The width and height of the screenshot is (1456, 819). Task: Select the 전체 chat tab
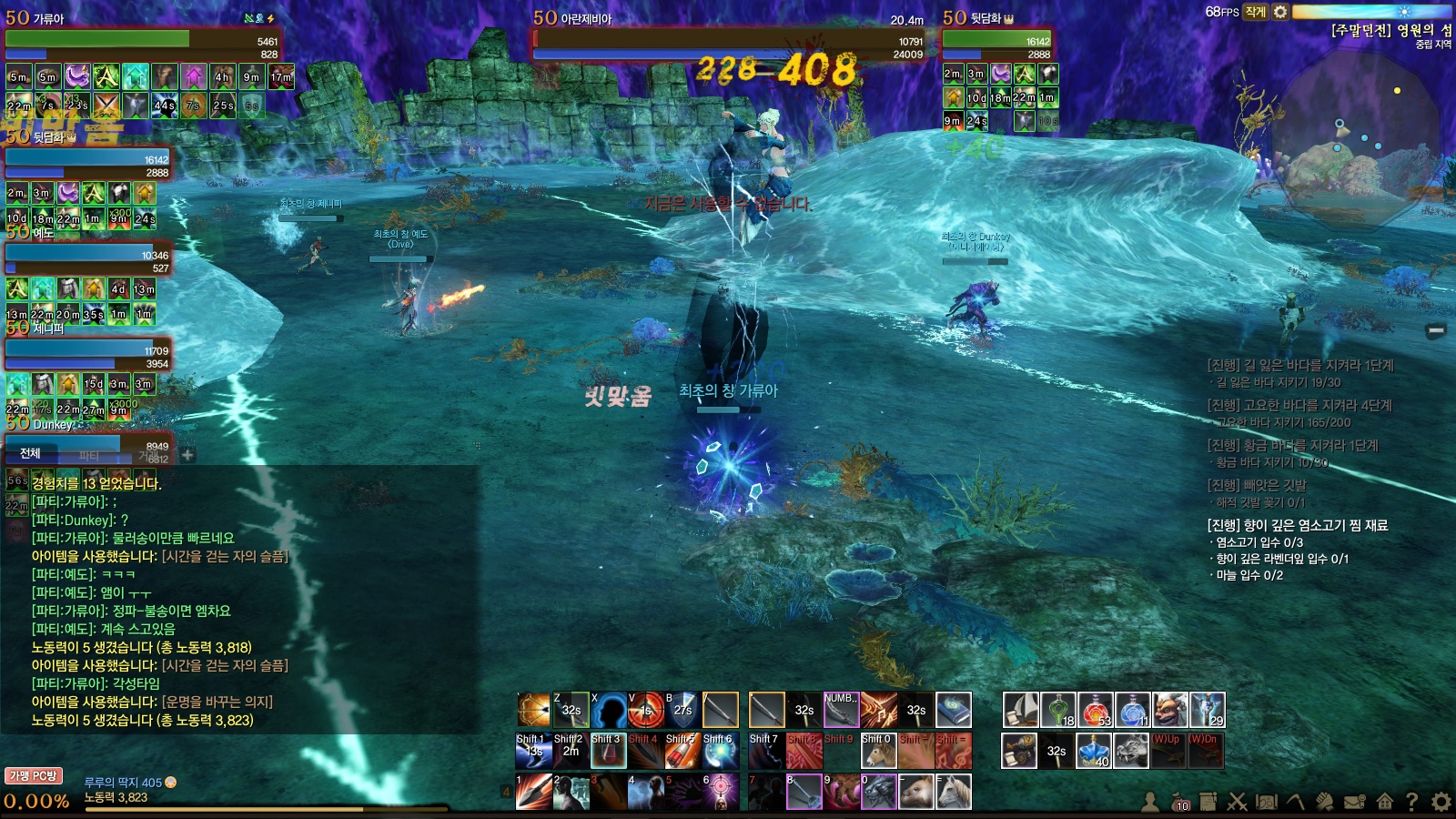pyautogui.click(x=30, y=453)
